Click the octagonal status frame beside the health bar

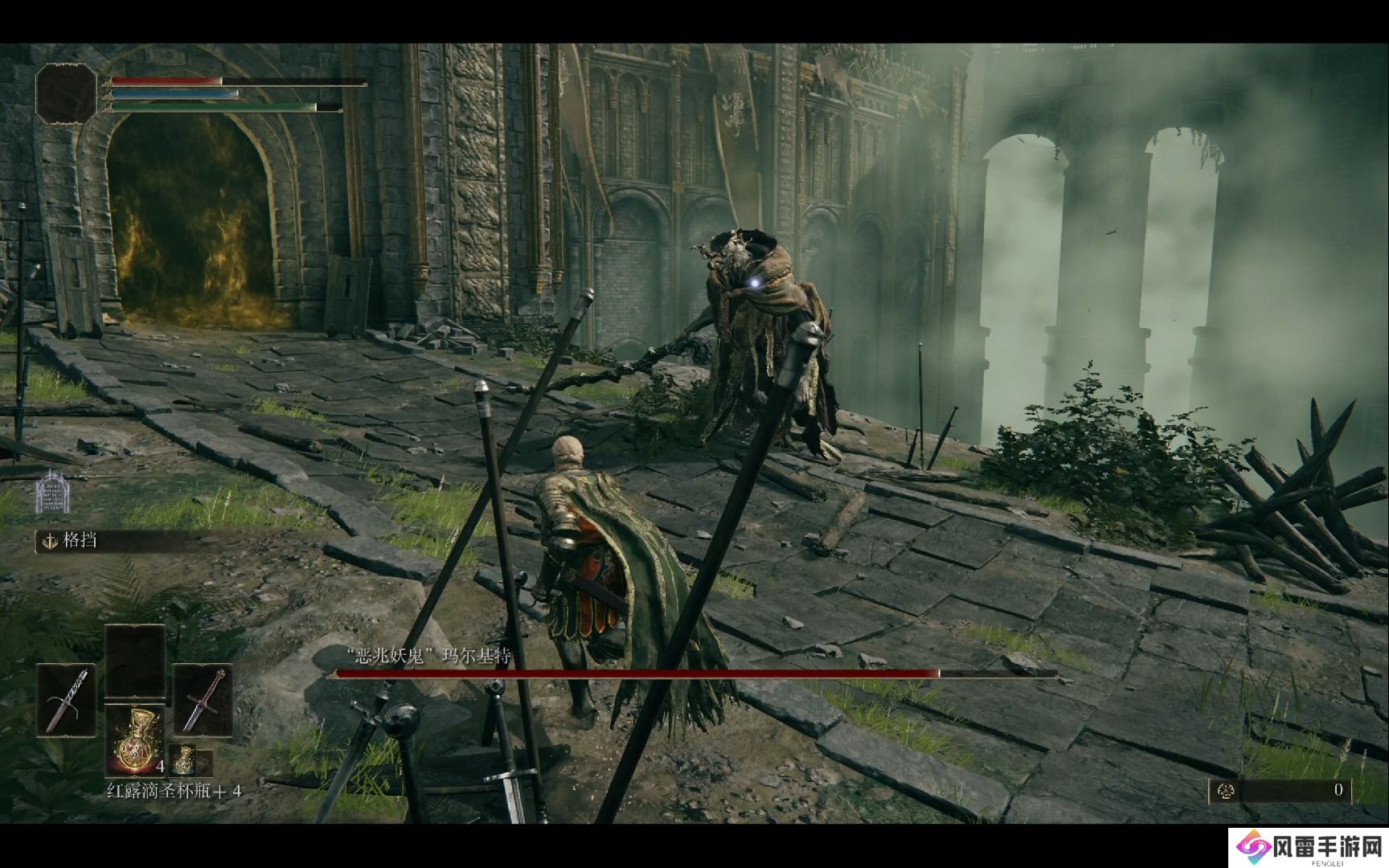[x=65, y=93]
